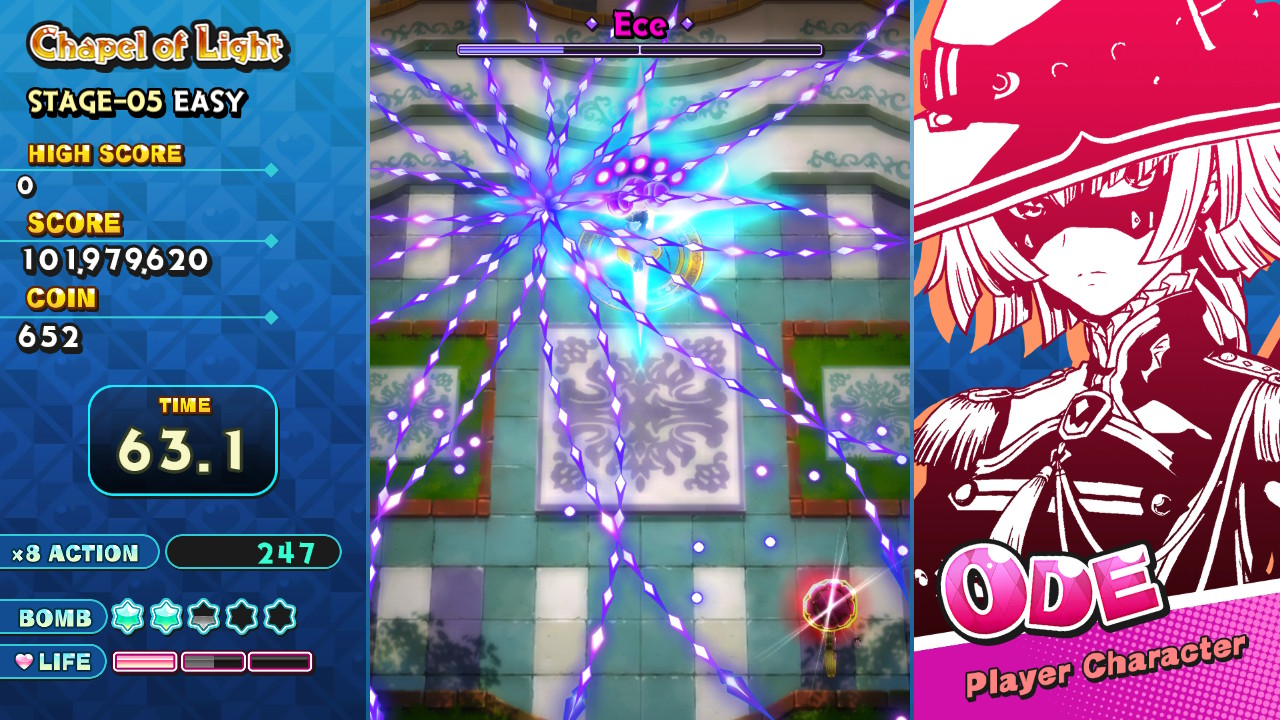This screenshot has height=720, width=1280.
Task: Expand the HIGH SCORE section header
Action: (x=106, y=154)
